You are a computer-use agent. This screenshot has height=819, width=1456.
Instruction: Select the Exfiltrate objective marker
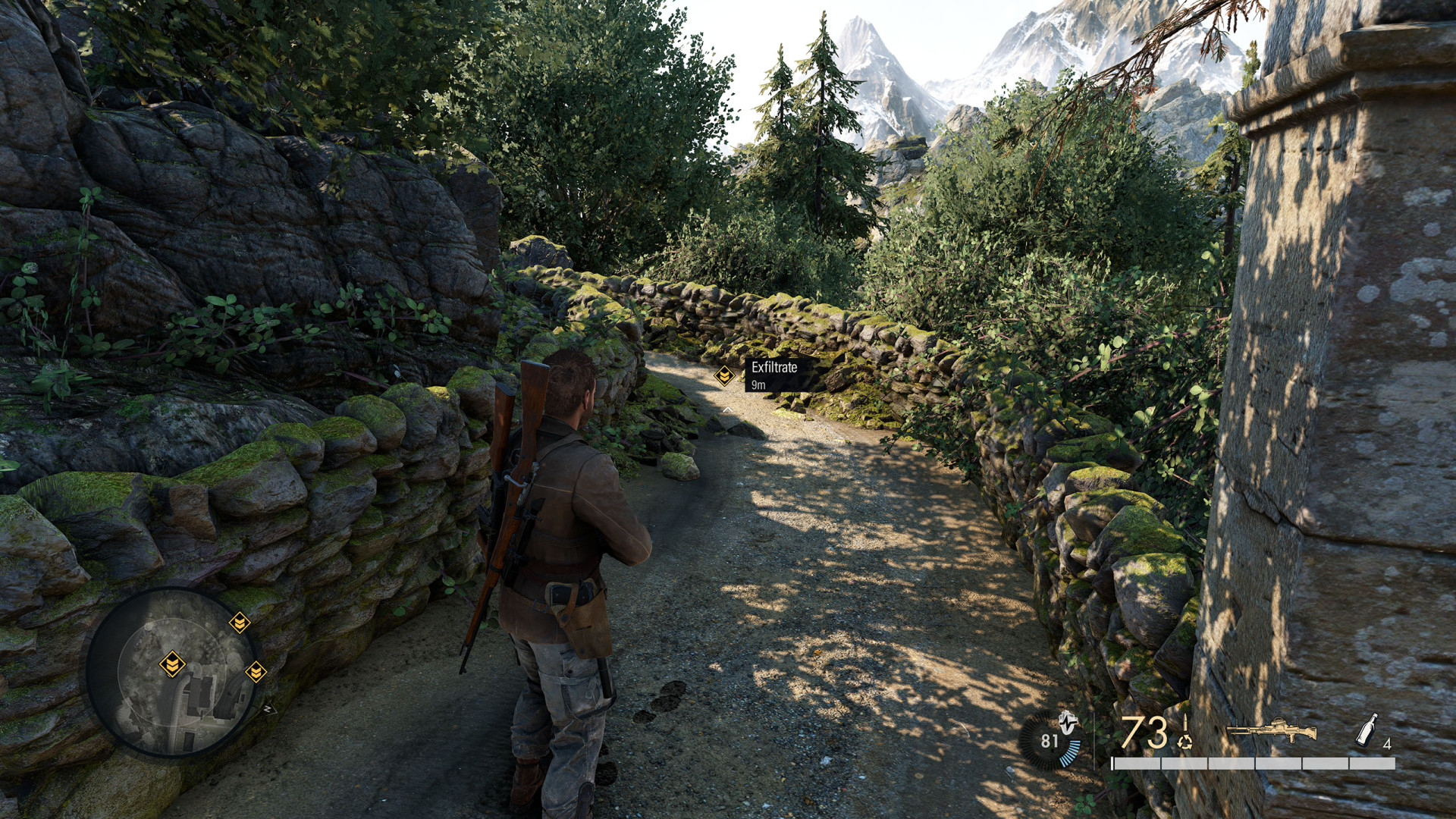[725, 375]
